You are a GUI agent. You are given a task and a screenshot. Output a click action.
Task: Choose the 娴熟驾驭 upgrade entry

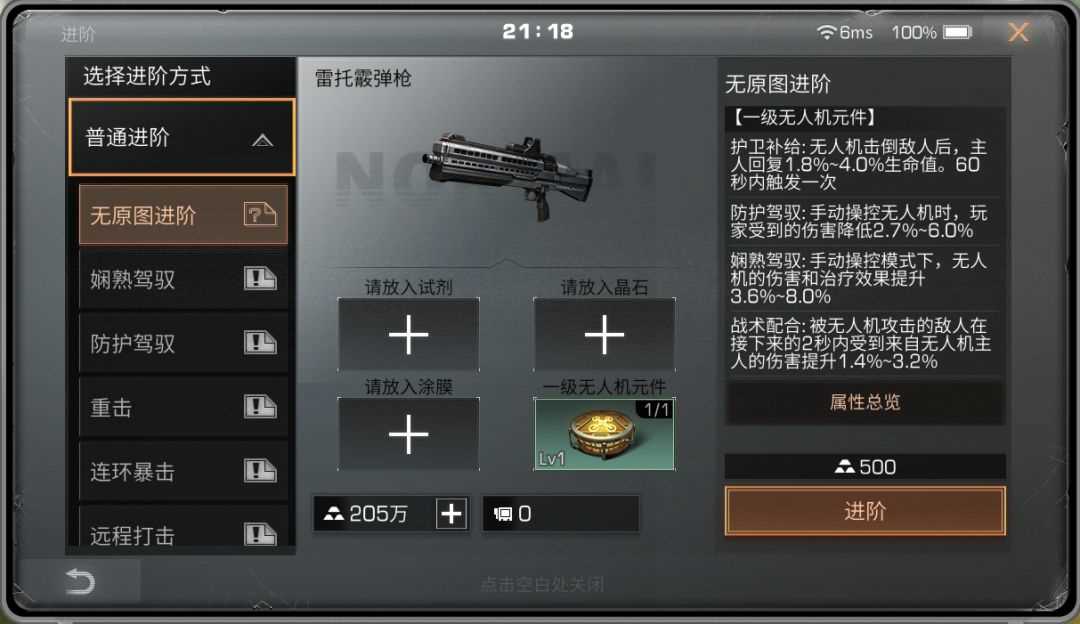(183, 279)
